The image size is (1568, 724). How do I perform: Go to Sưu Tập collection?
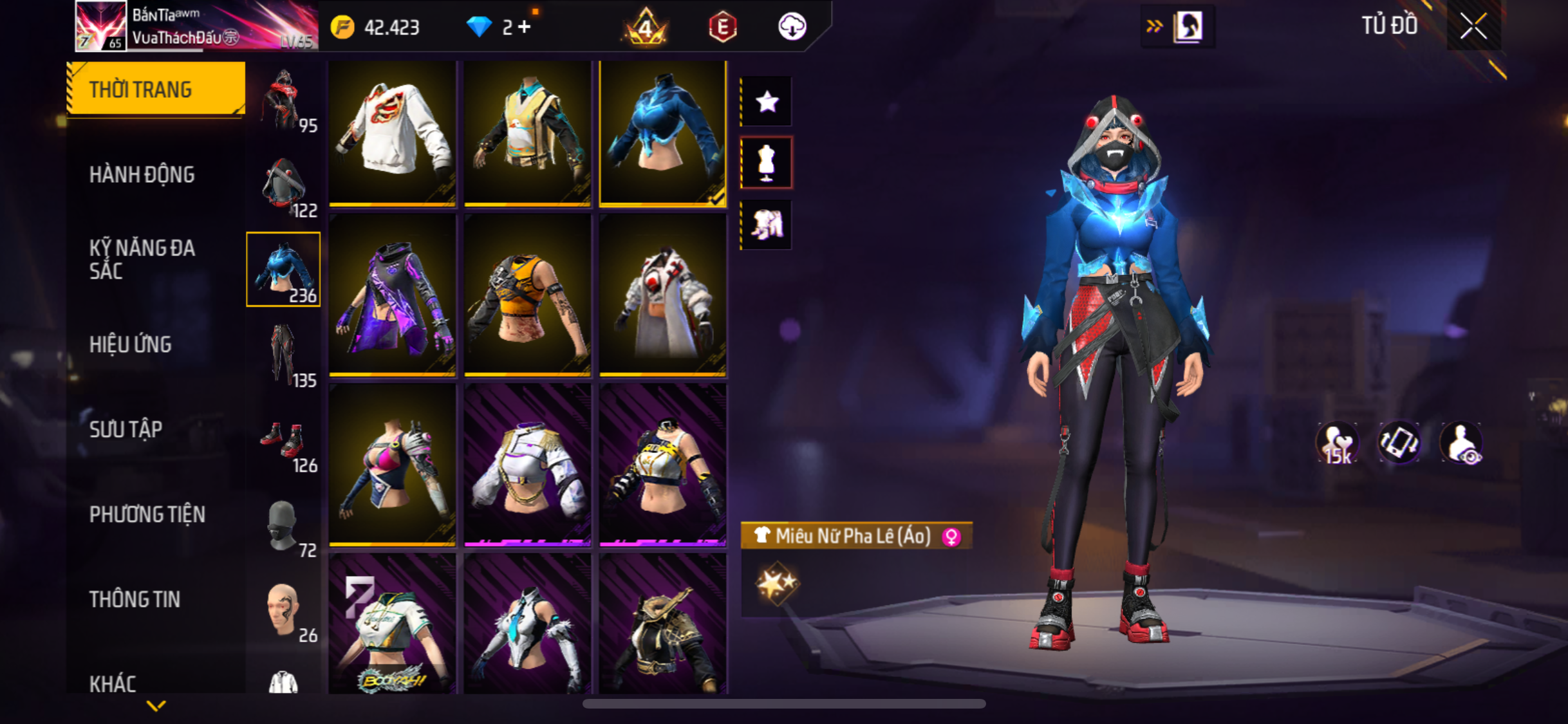pyautogui.click(x=126, y=429)
